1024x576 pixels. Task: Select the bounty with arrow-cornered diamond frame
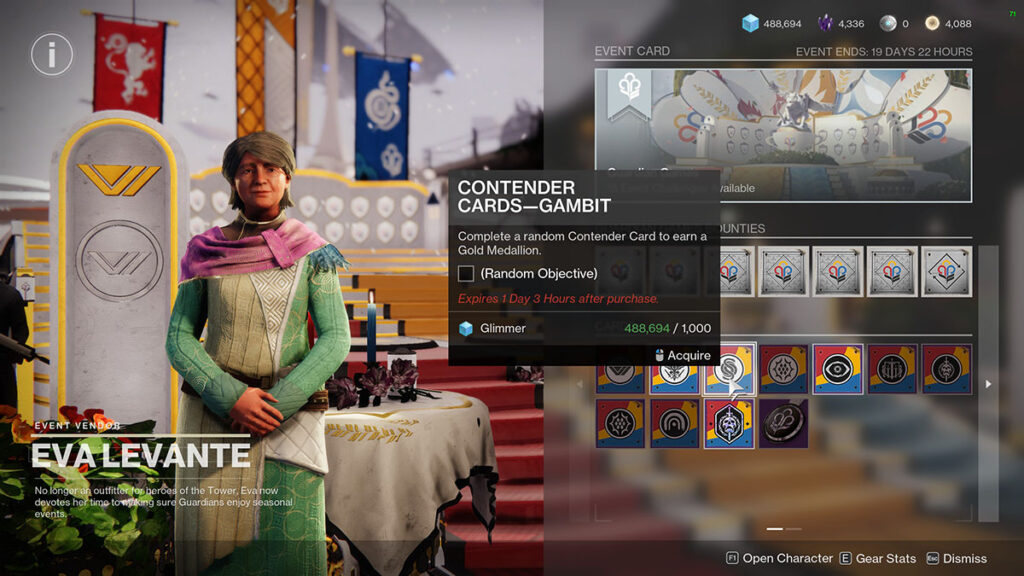click(x=945, y=271)
